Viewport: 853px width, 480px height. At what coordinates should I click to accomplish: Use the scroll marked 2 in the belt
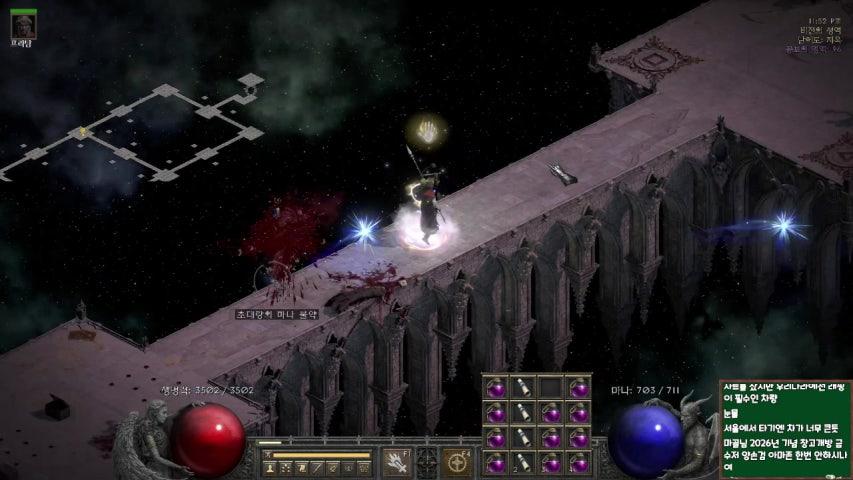coord(522,462)
